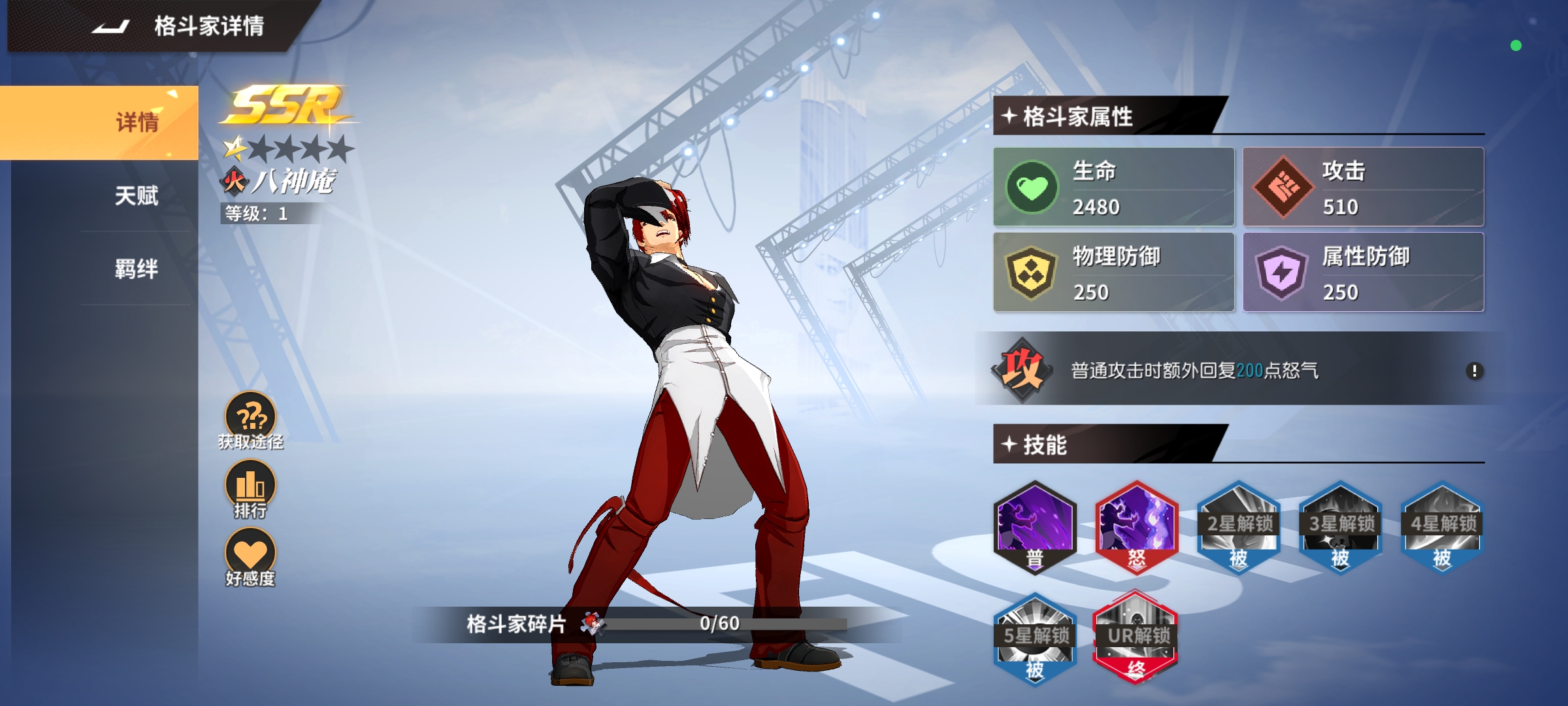Inspect the 2星解锁 passive skill
Screen dimensions: 1568x706
[x=1239, y=528]
